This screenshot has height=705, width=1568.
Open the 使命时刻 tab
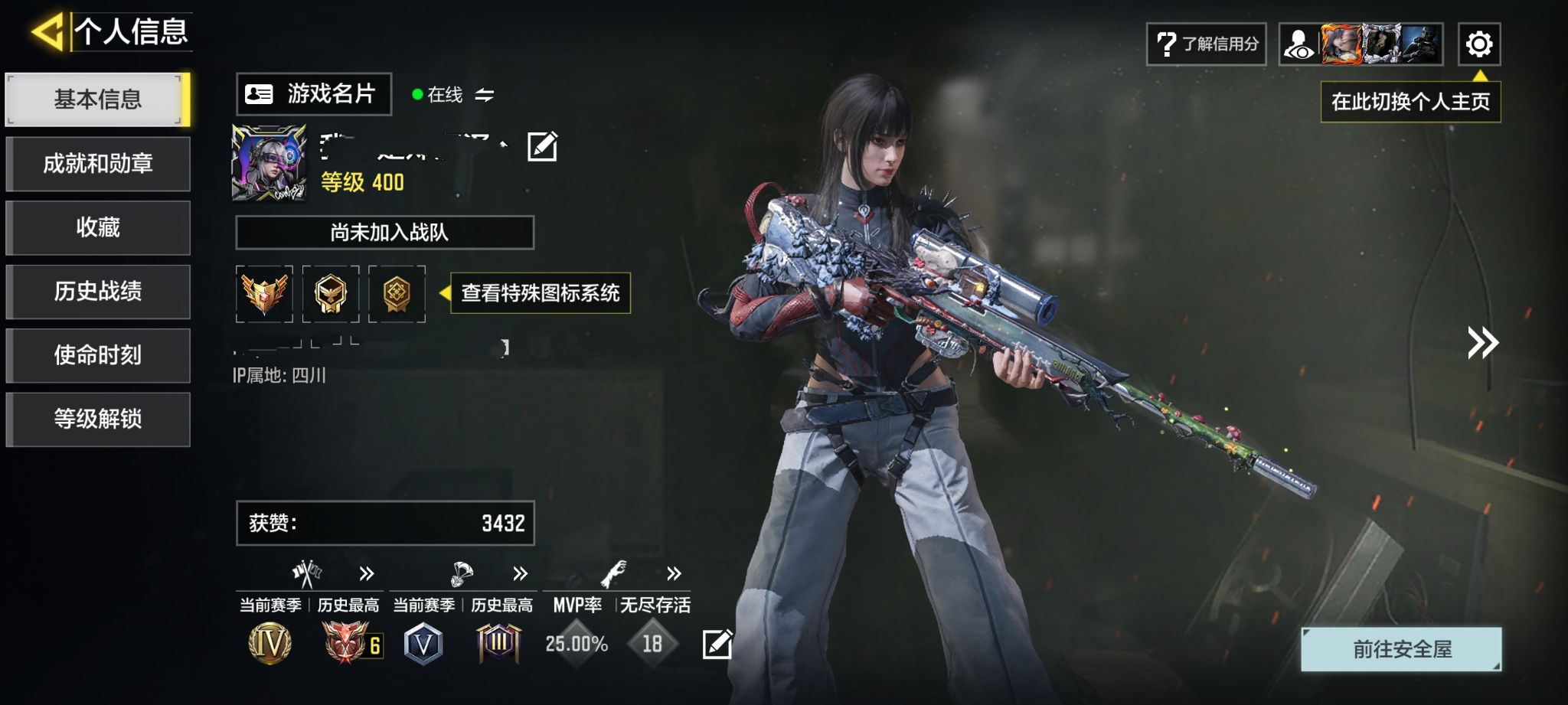point(97,355)
